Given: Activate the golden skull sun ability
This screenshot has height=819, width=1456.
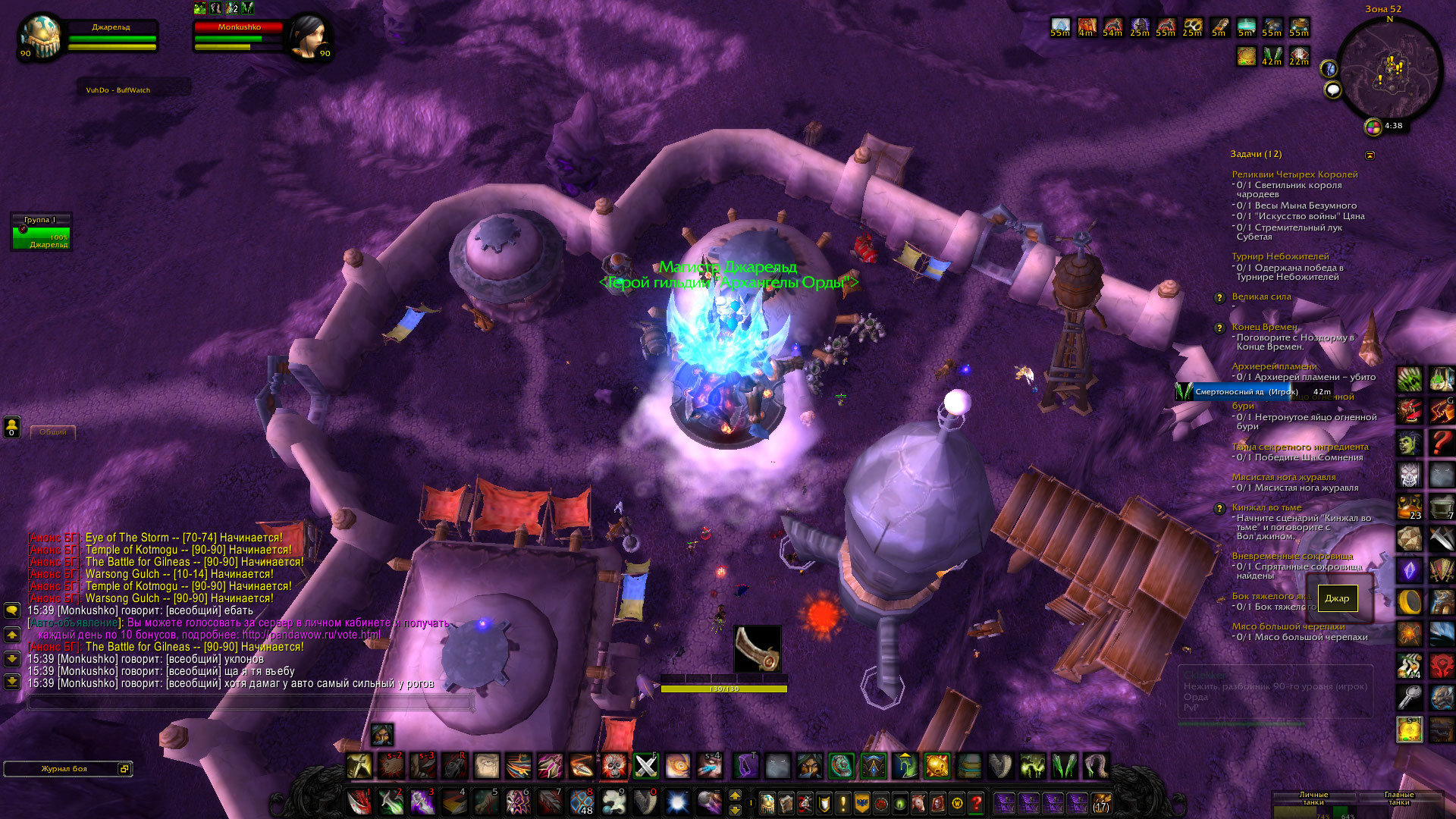Looking at the screenshot, I should 937,766.
